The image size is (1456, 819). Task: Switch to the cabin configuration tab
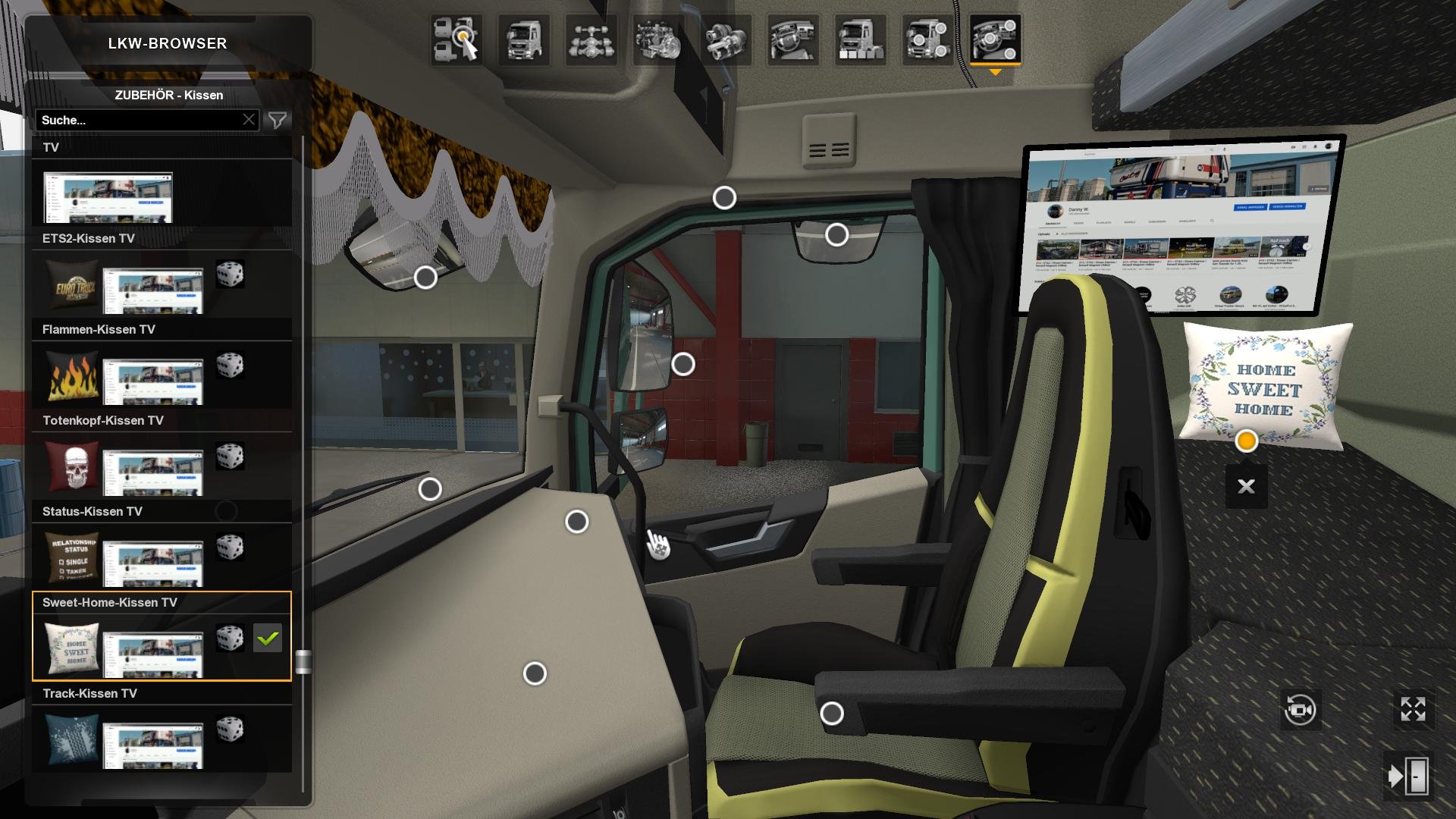[523, 39]
